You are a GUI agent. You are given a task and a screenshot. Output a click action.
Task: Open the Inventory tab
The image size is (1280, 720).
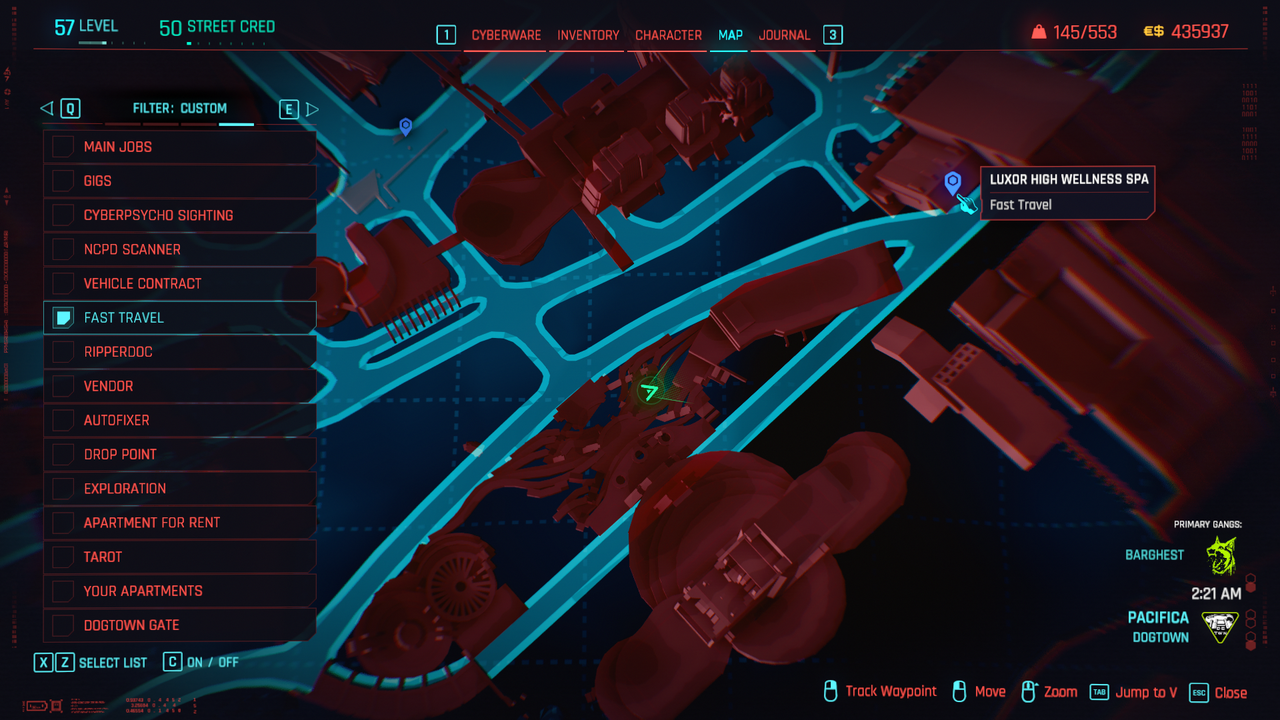588,35
